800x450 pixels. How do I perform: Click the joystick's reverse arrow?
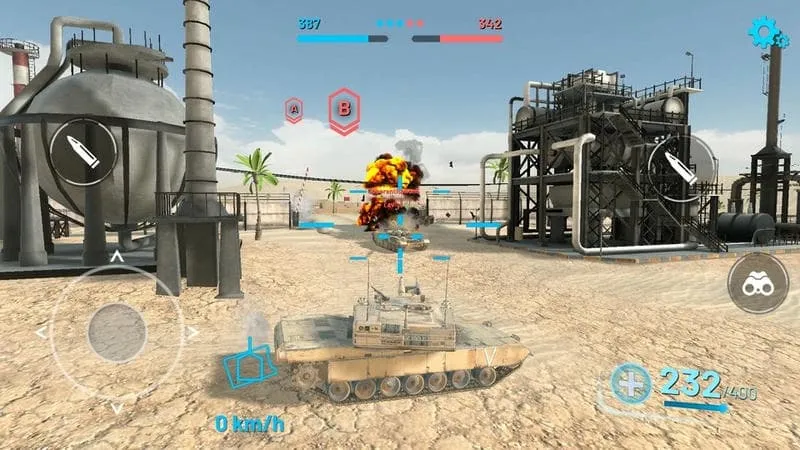[x=117, y=408]
